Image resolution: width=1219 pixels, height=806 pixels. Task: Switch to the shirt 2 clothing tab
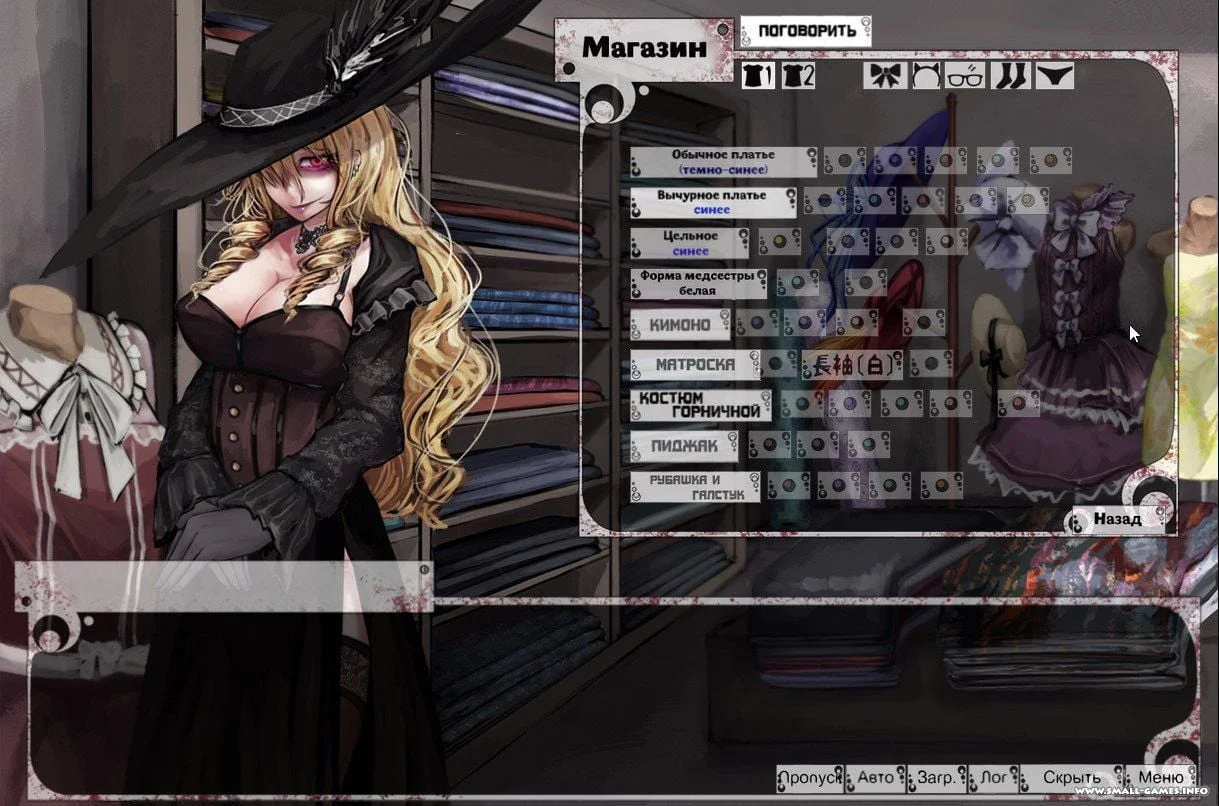(x=798, y=75)
